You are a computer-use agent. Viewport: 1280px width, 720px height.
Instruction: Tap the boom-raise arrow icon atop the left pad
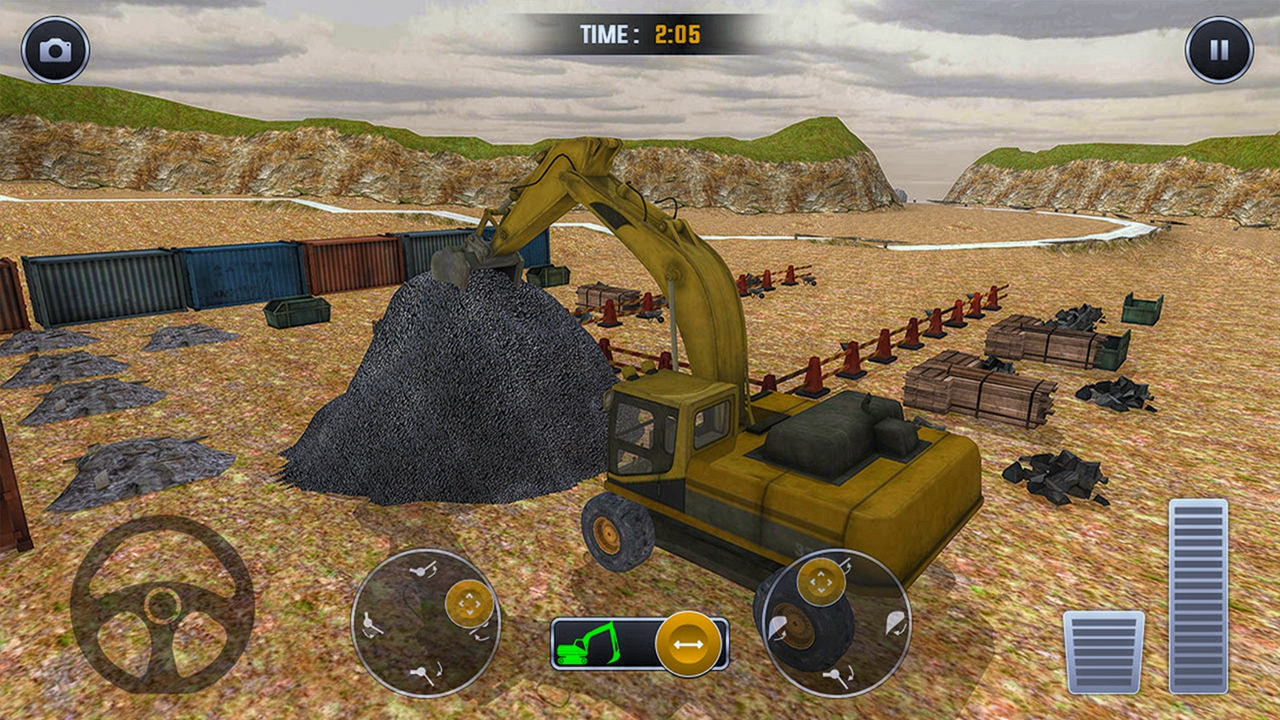421,571
